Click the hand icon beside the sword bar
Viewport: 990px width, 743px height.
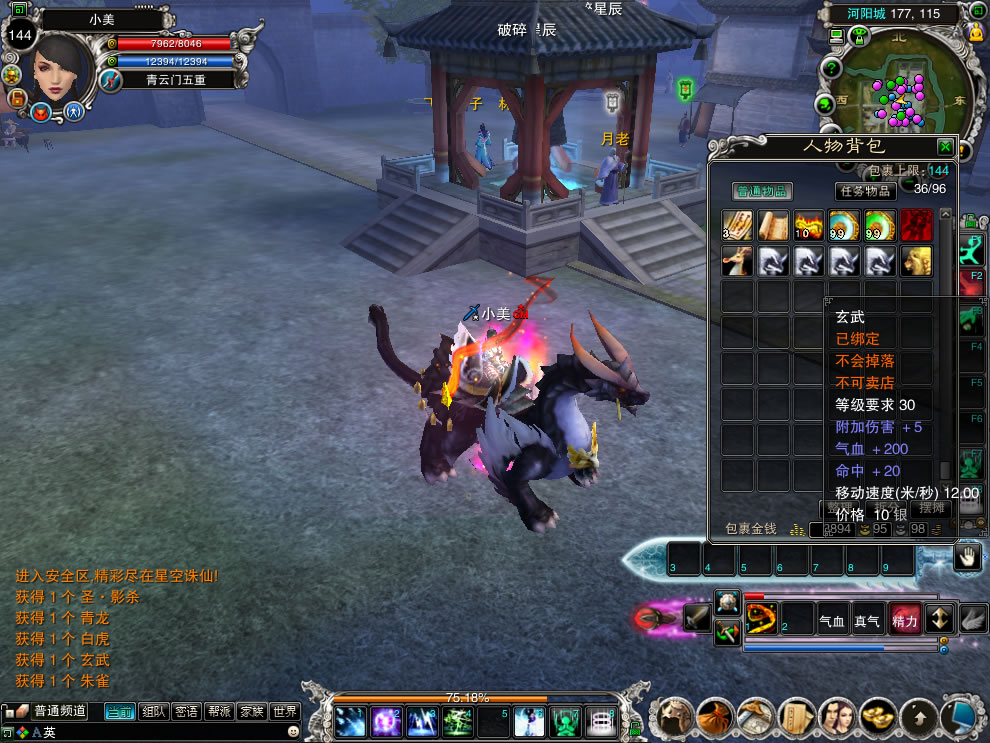967,557
